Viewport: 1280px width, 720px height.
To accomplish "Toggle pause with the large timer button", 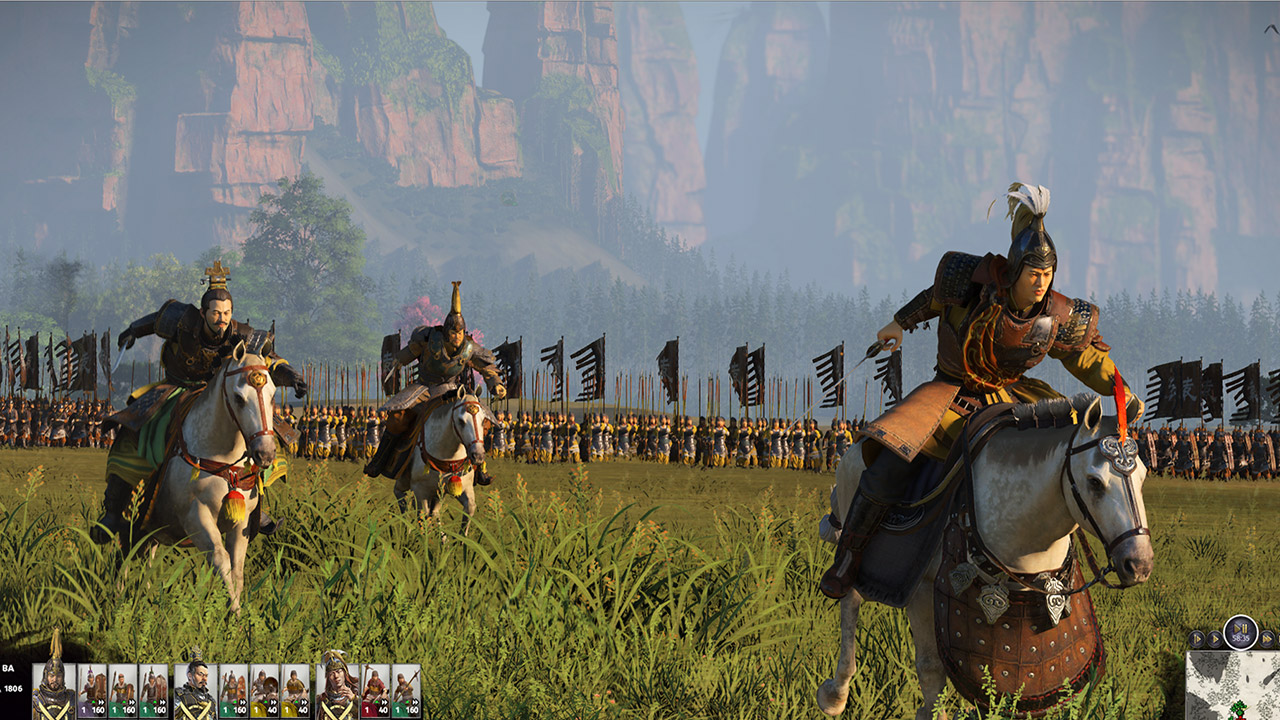I will (1240, 632).
